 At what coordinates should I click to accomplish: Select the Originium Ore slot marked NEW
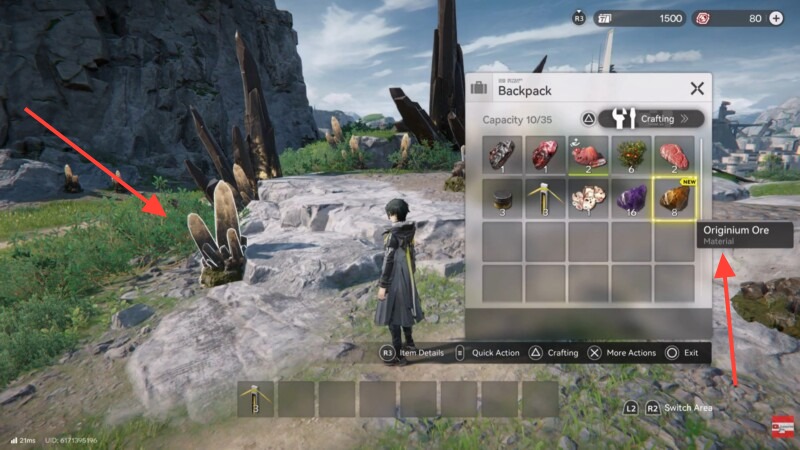(673, 198)
